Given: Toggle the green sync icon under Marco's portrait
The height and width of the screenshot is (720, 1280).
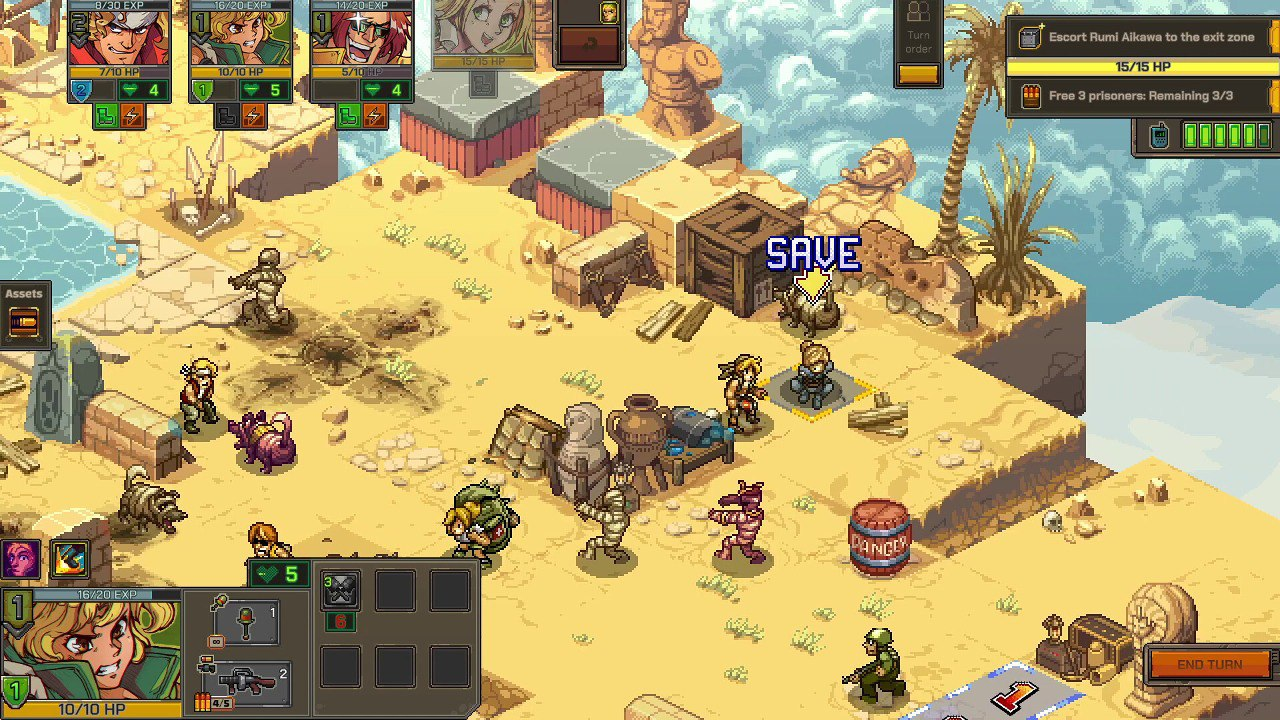Looking at the screenshot, I should [x=104, y=117].
